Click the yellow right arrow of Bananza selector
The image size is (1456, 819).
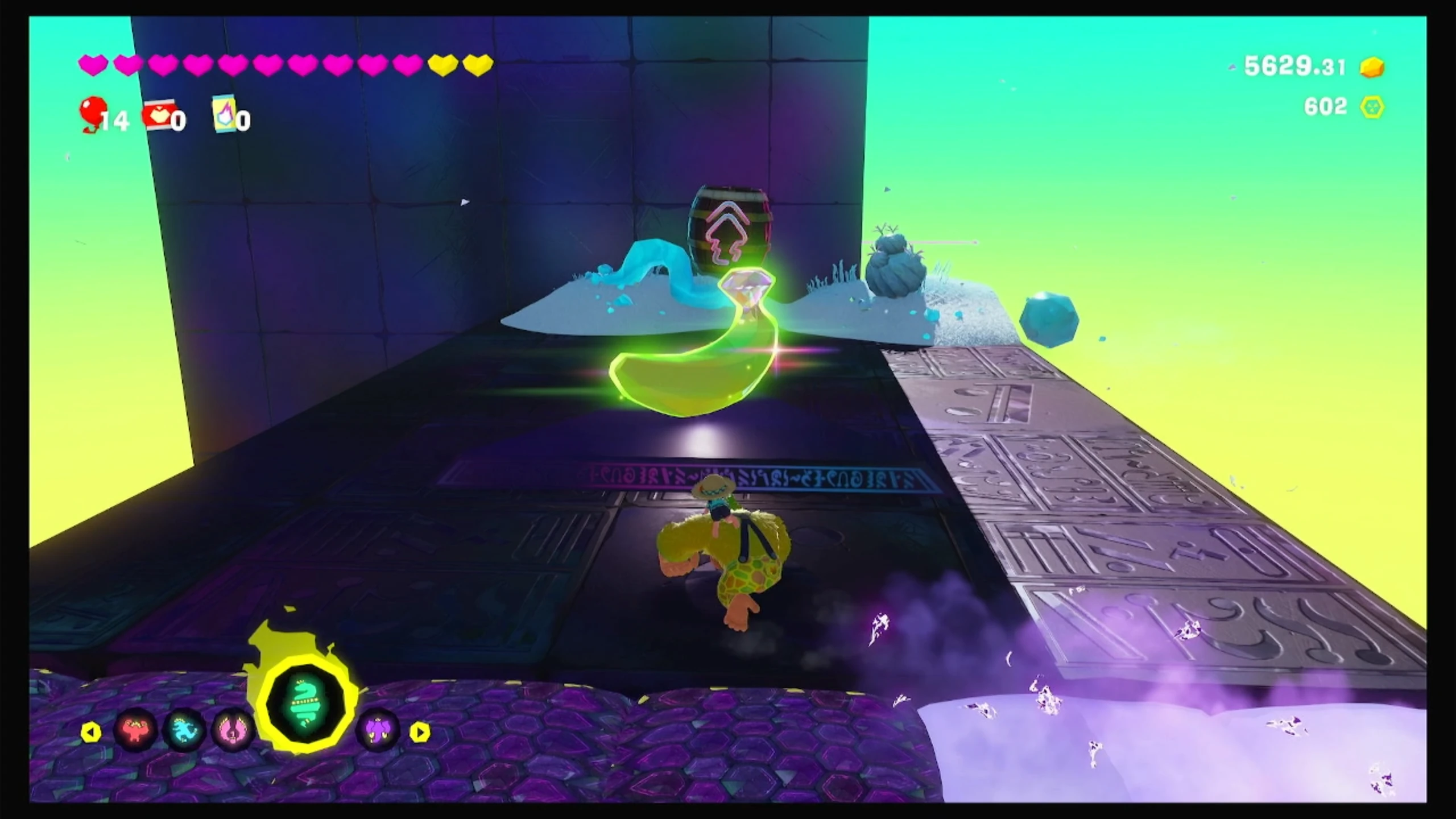tap(420, 732)
